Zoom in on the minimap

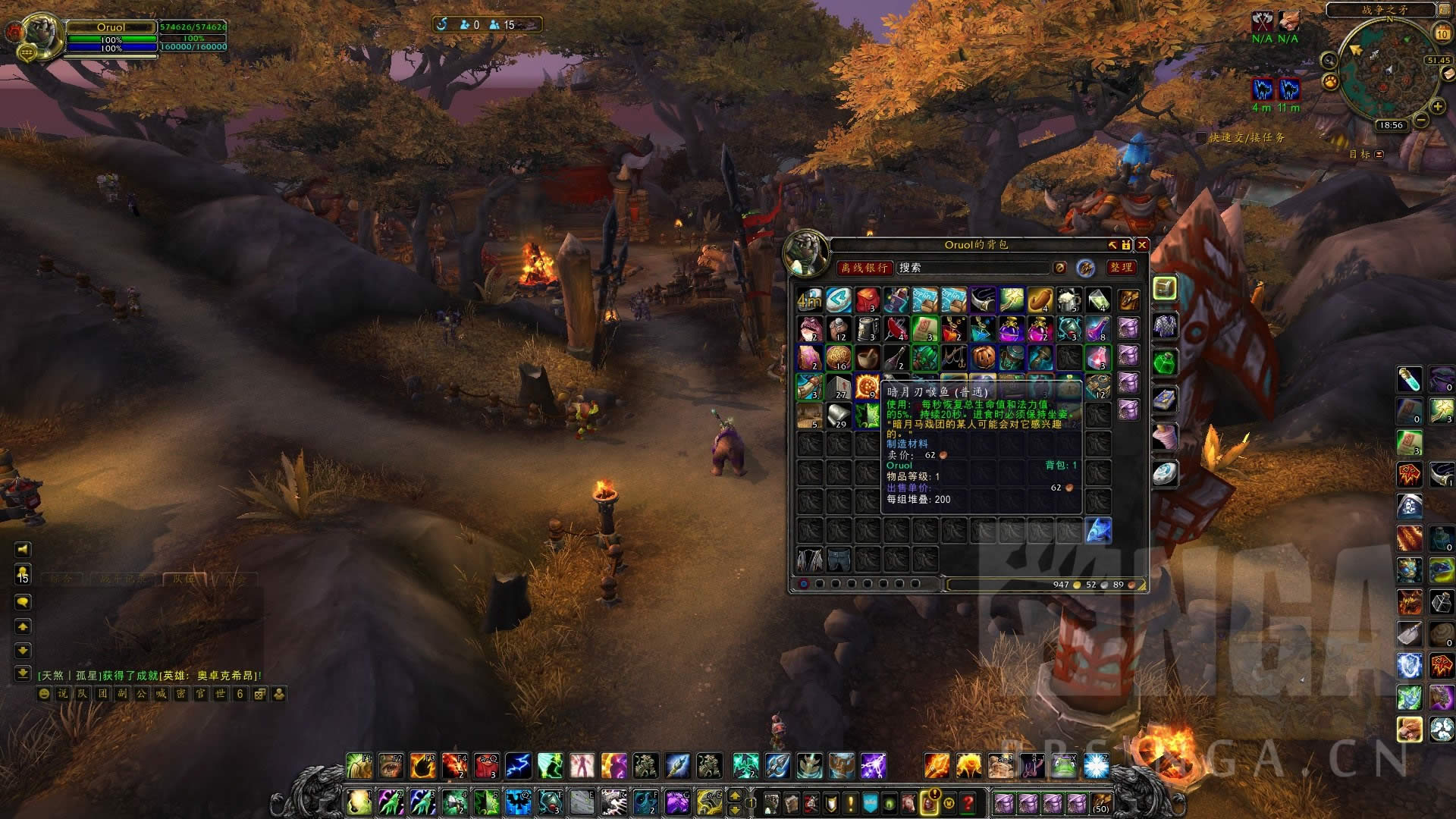pyautogui.click(x=1436, y=107)
